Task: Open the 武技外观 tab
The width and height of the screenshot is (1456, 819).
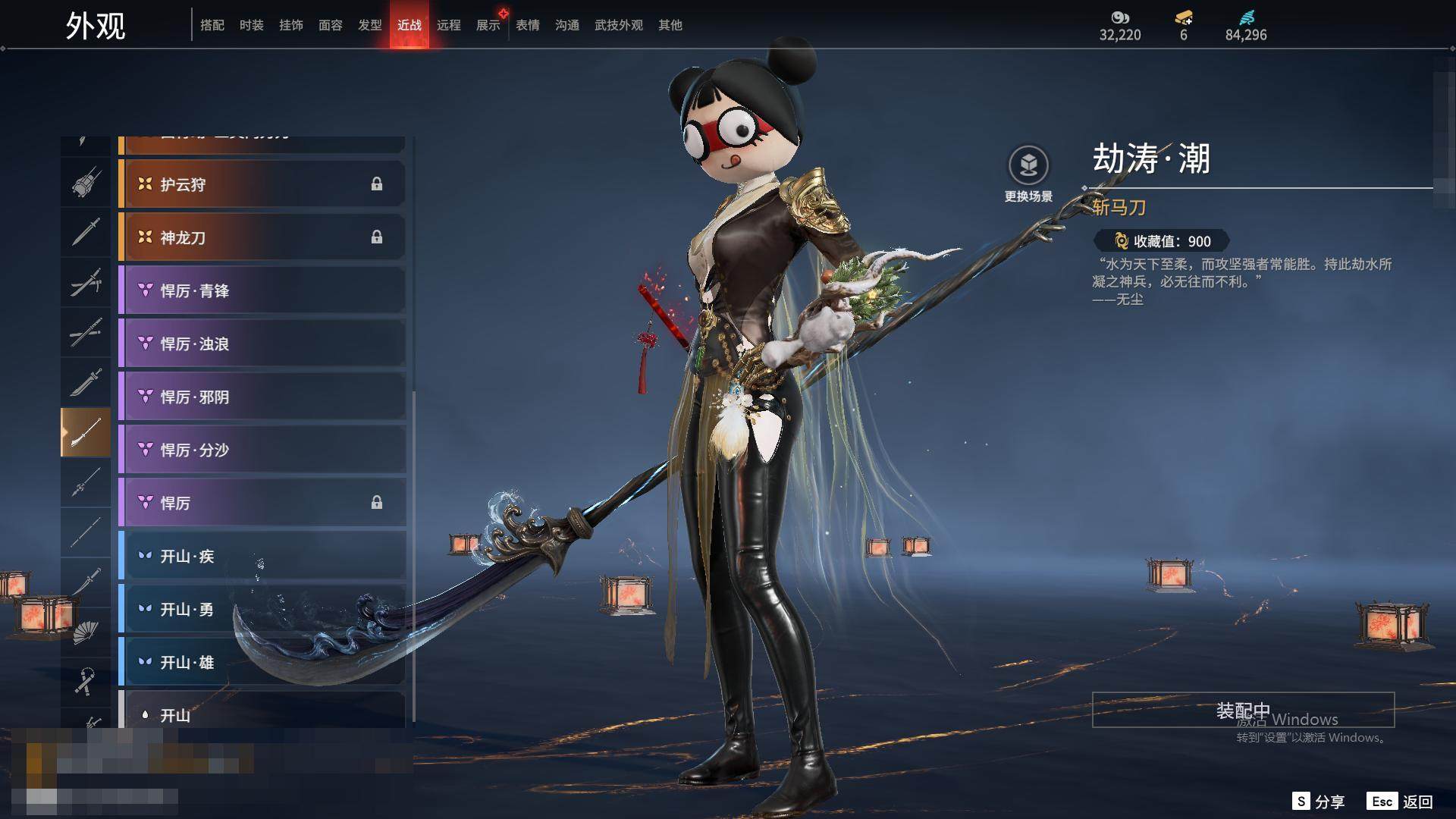Action: click(618, 25)
